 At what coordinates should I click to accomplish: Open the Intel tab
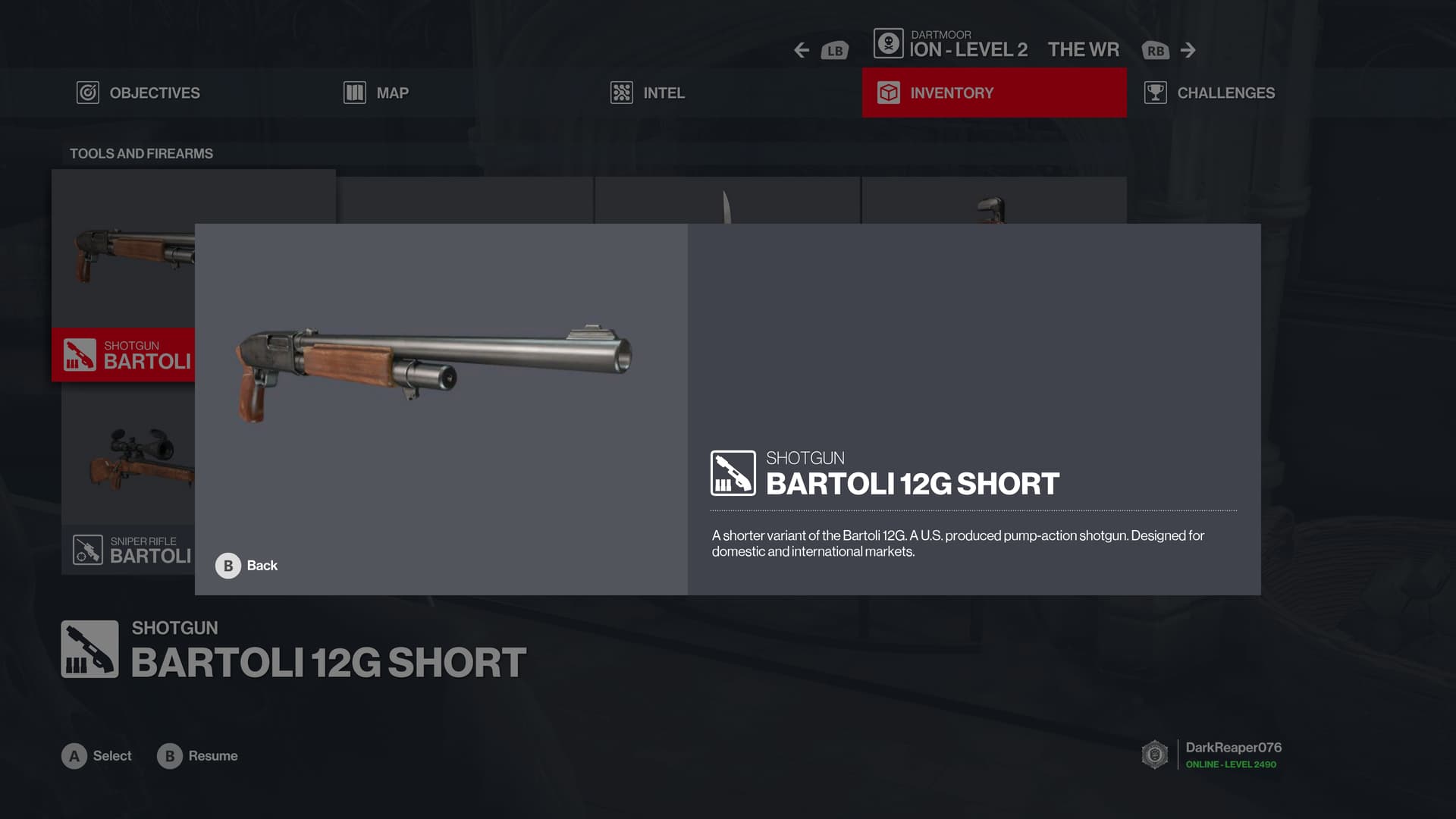(648, 93)
